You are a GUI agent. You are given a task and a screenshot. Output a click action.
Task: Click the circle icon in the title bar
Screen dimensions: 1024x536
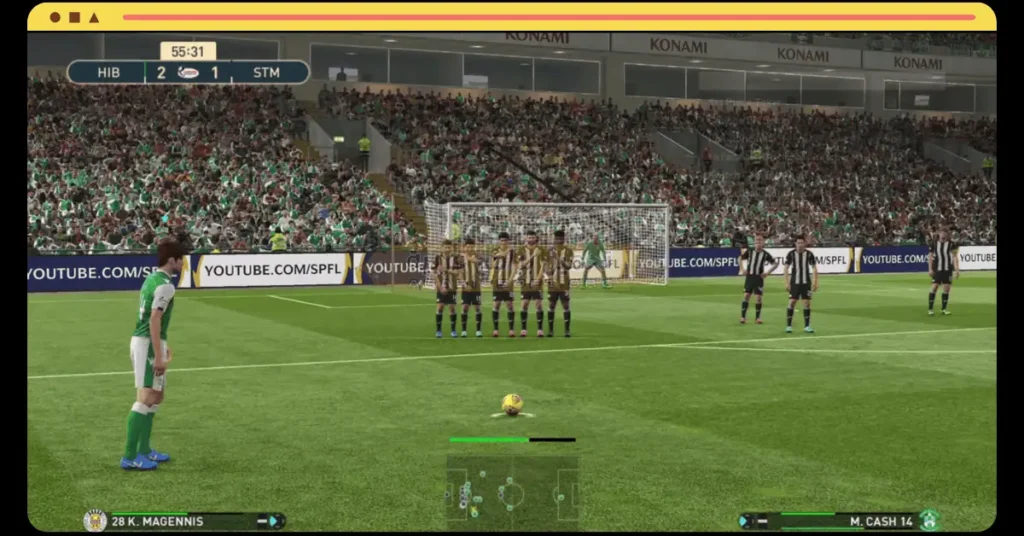pos(55,17)
